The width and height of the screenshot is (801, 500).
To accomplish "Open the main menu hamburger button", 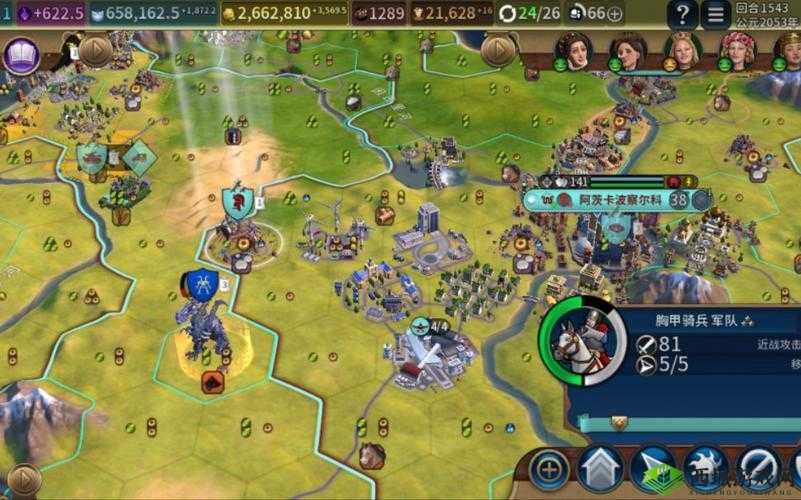I will tap(715, 14).
